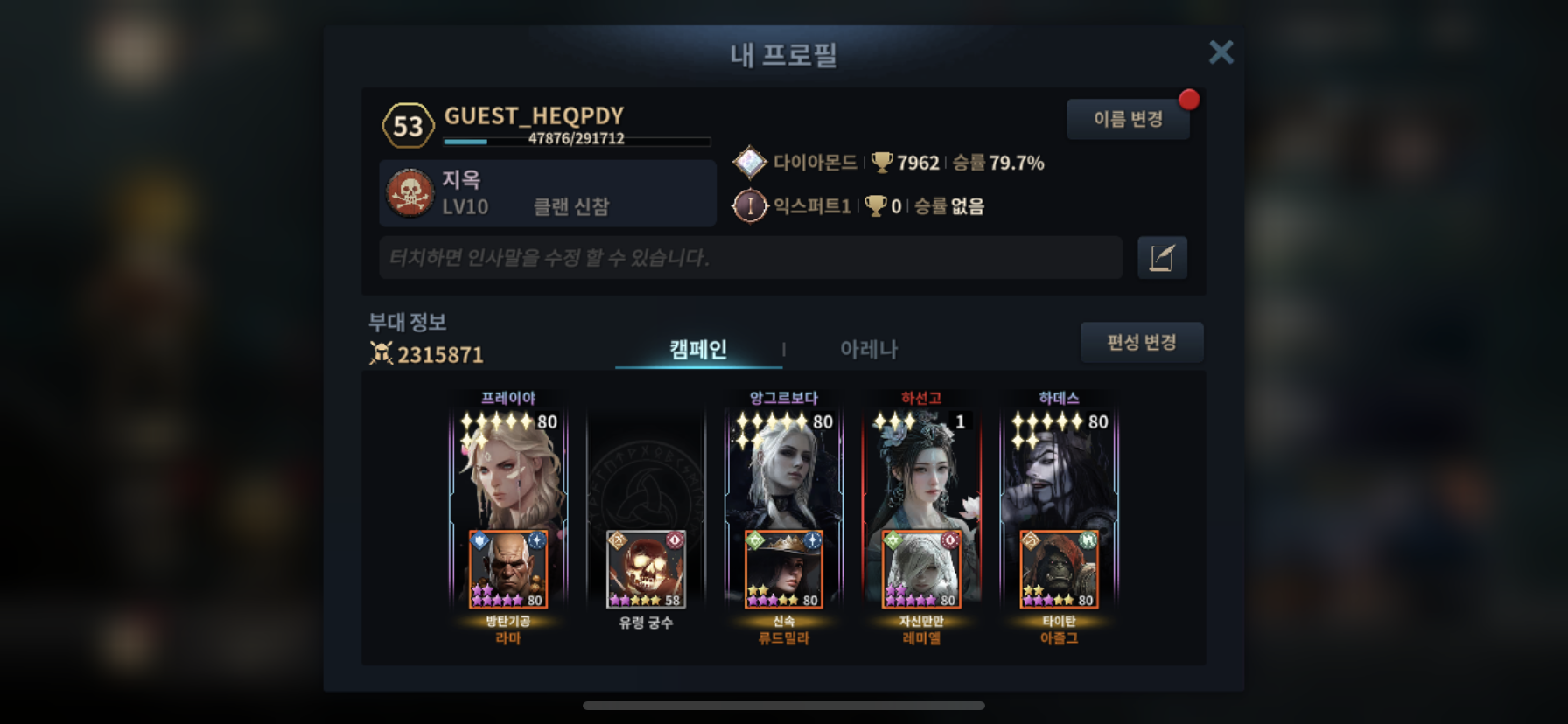Click the pencil edit greeting icon
1568x724 pixels.
coord(1162,258)
